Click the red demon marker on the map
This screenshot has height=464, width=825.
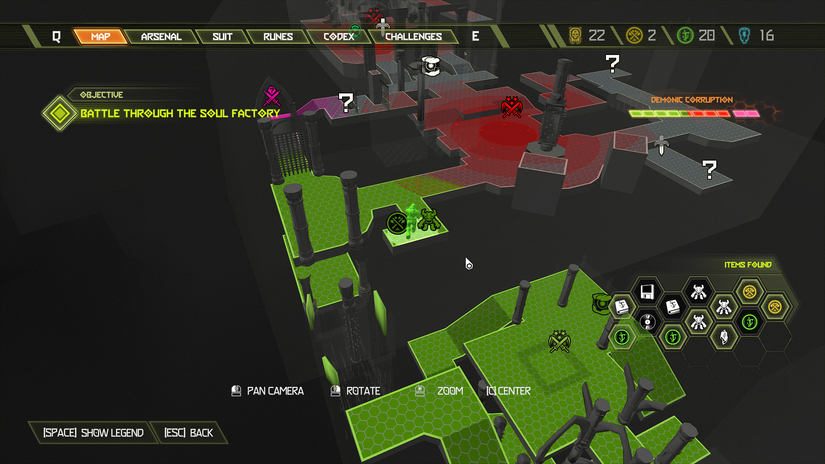(x=512, y=106)
